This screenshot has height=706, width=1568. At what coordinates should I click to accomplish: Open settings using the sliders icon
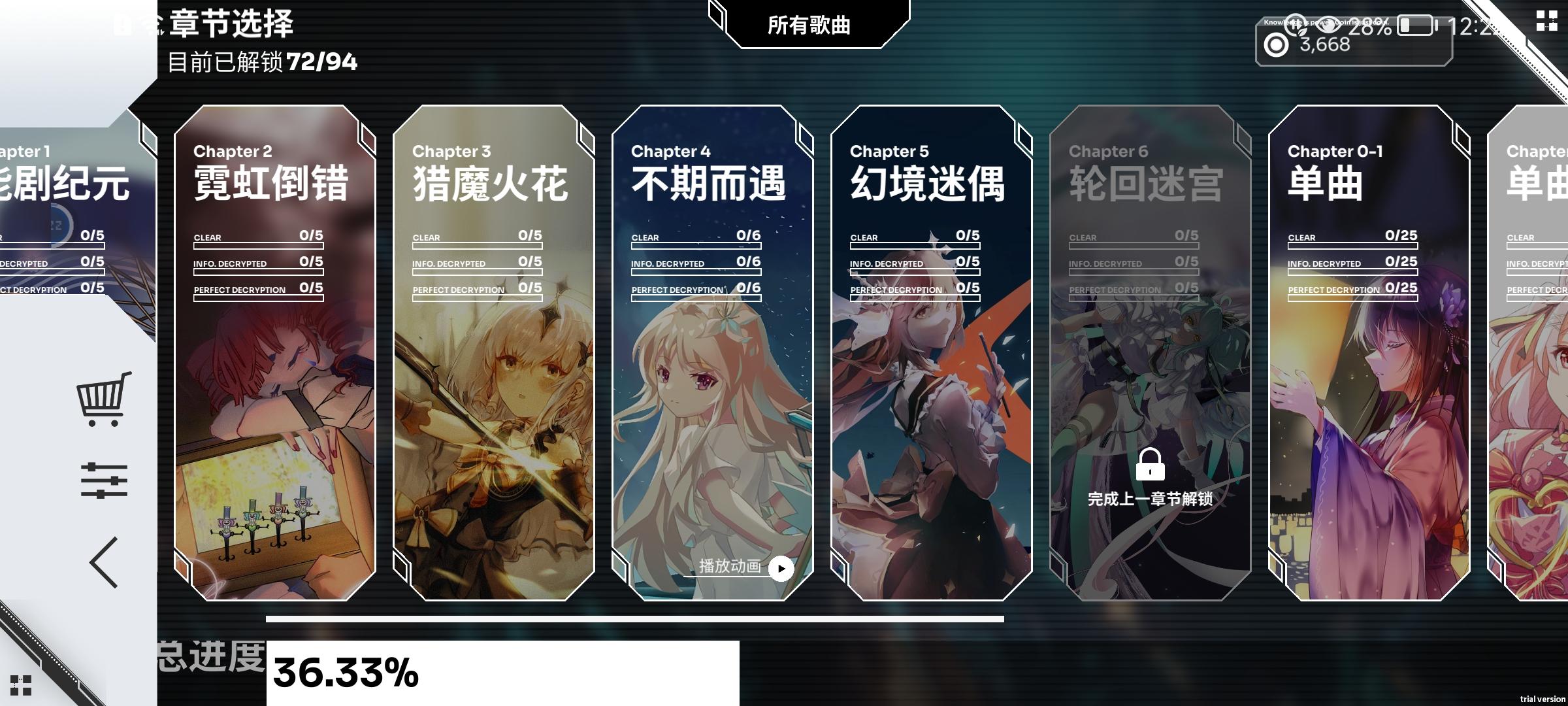pyautogui.click(x=105, y=480)
